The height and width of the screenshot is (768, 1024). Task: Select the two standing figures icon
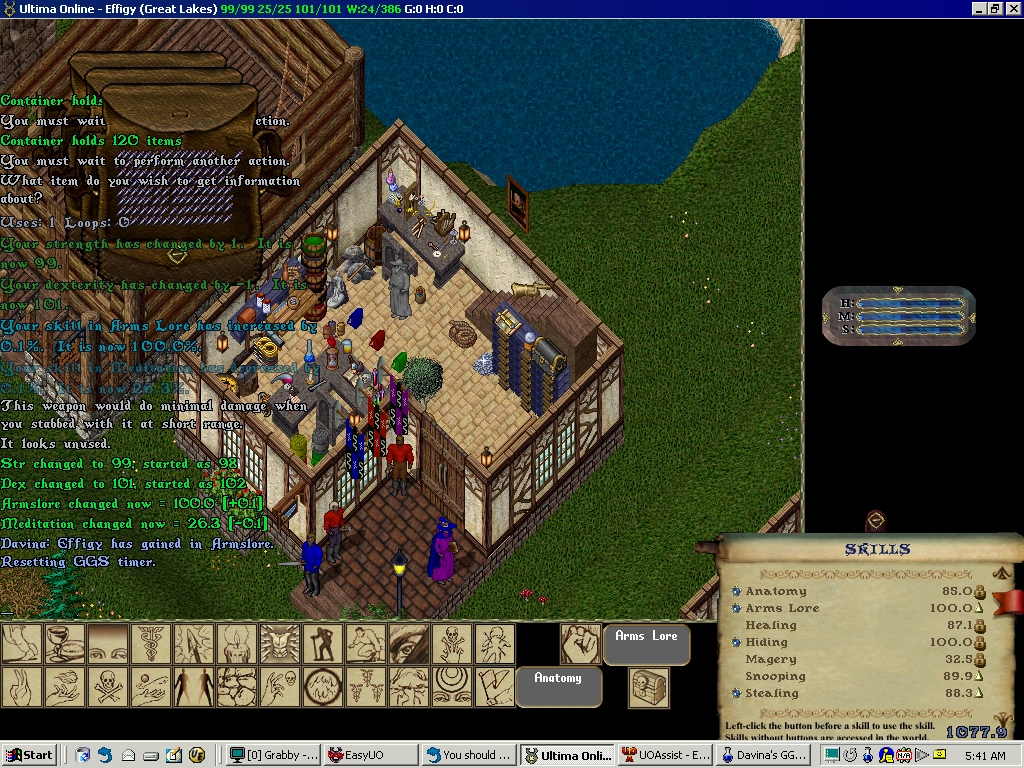click(x=193, y=687)
